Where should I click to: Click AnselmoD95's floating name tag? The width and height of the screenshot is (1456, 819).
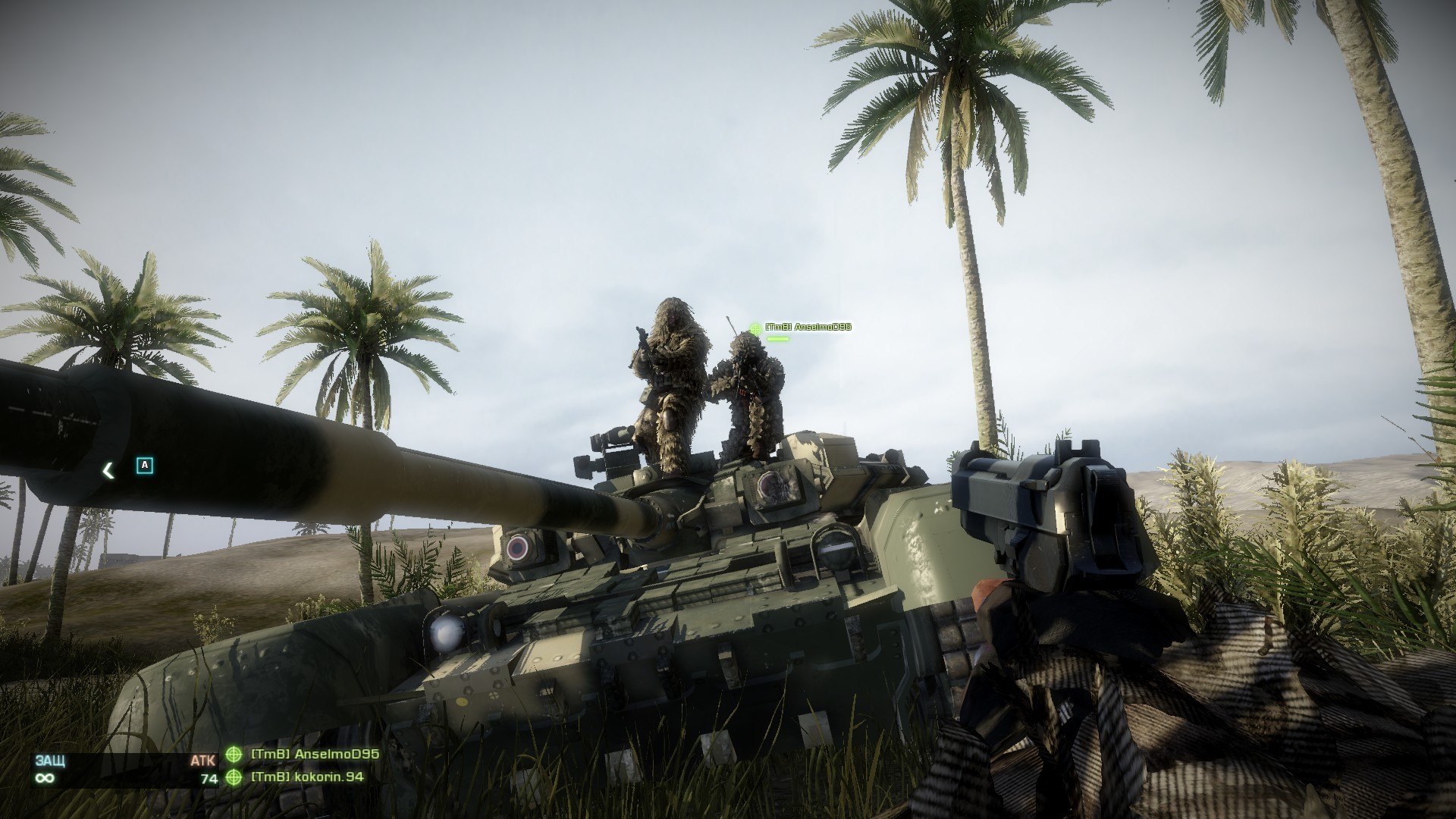[808, 327]
